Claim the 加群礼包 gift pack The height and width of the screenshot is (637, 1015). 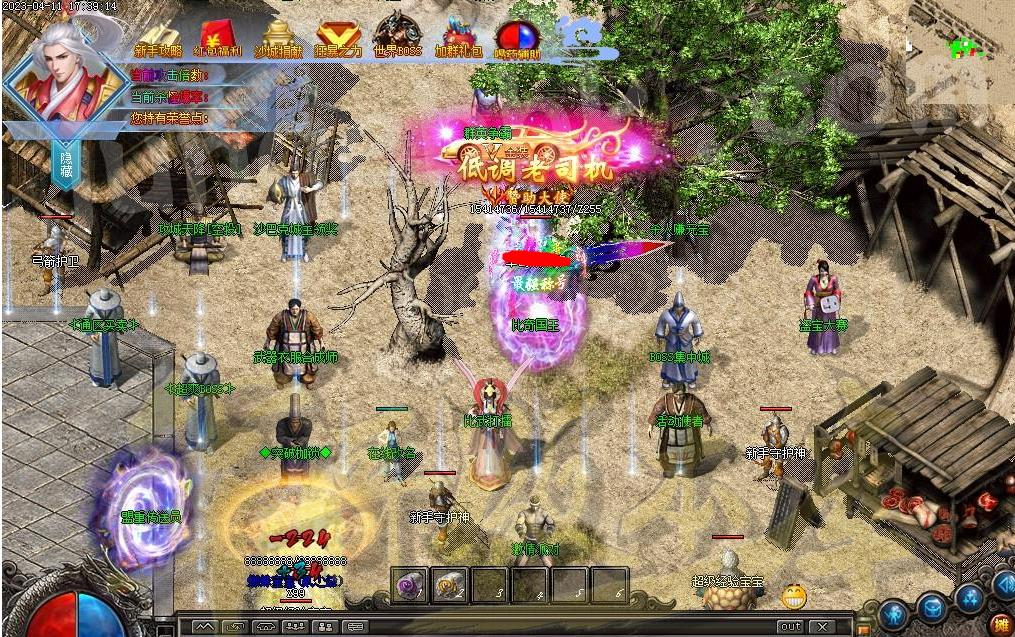tap(459, 37)
